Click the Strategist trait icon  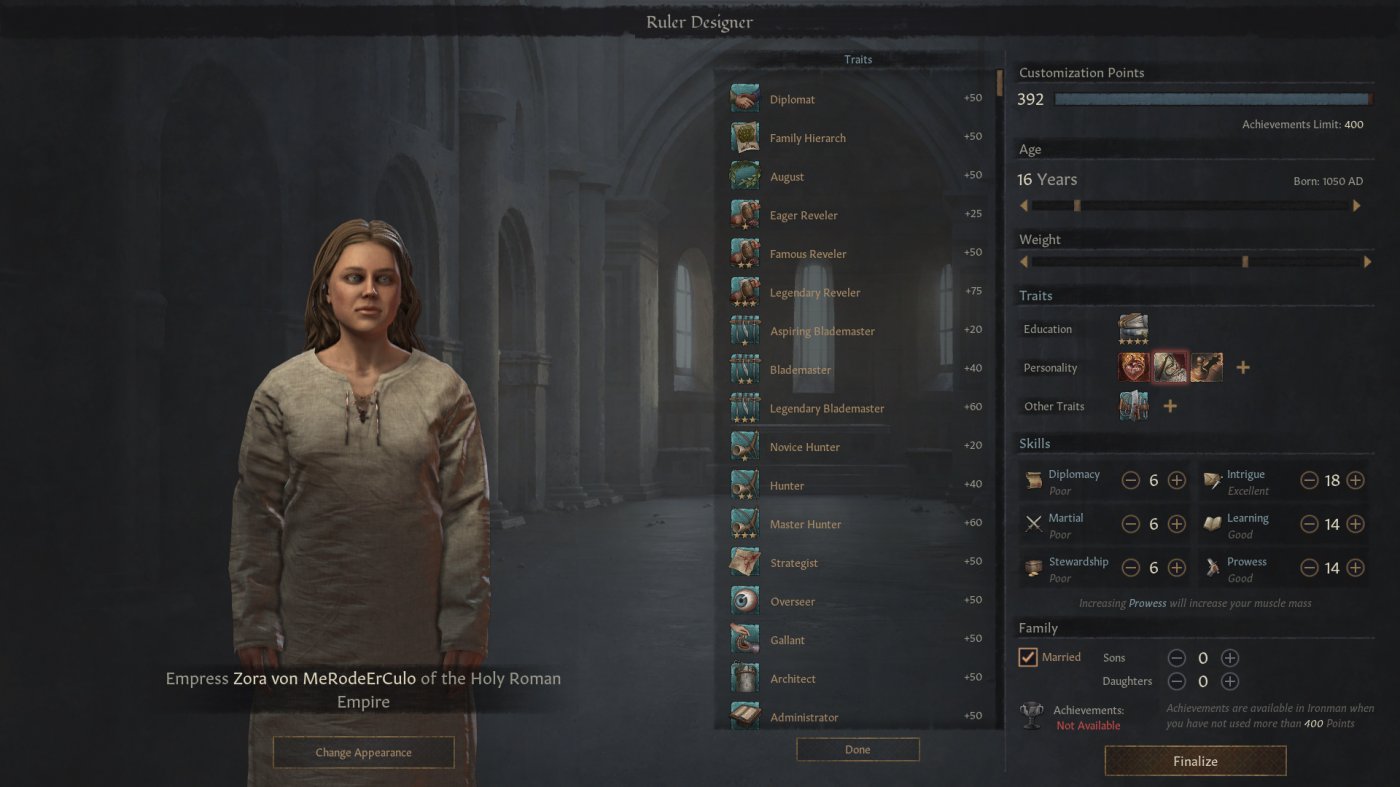point(744,562)
